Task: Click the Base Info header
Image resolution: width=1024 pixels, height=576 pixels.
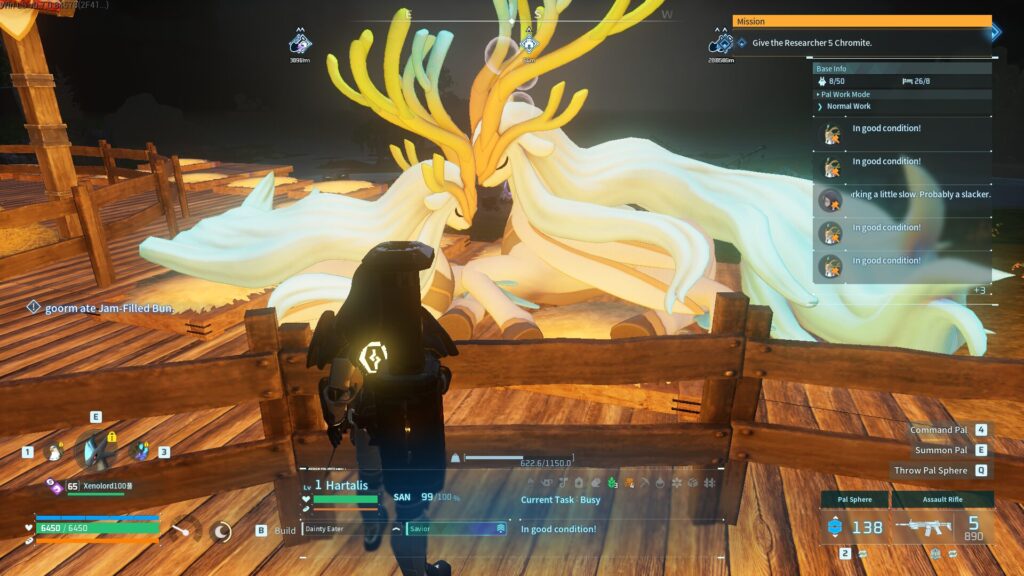Action: click(x=900, y=69)
